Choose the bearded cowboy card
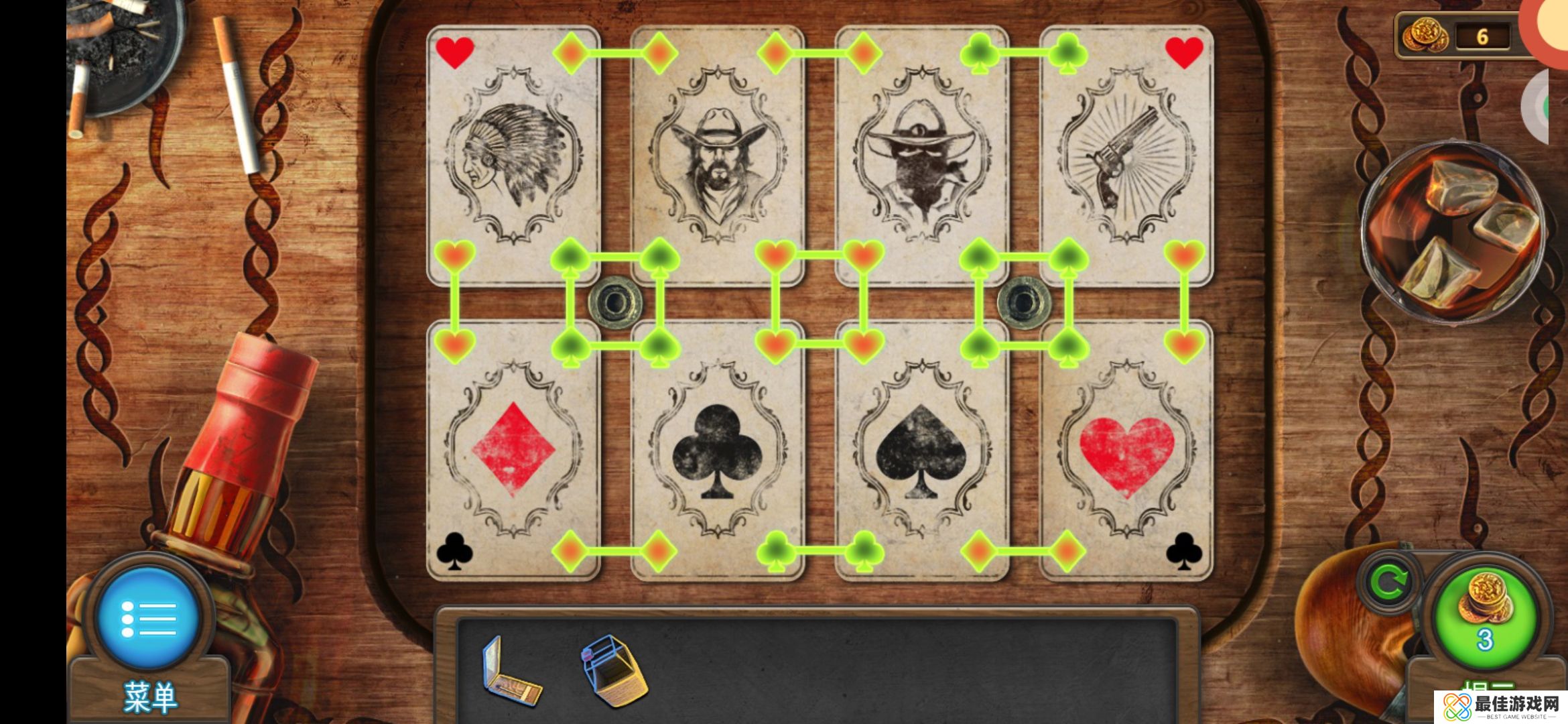The width and height of the screenshot is (1568, 724). [717, 156]
